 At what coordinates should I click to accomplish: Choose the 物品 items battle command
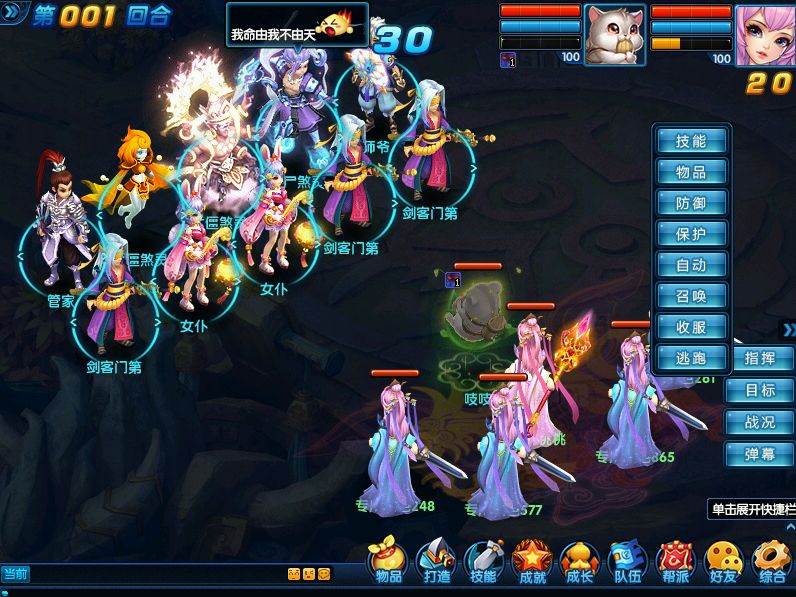(691, 173)
